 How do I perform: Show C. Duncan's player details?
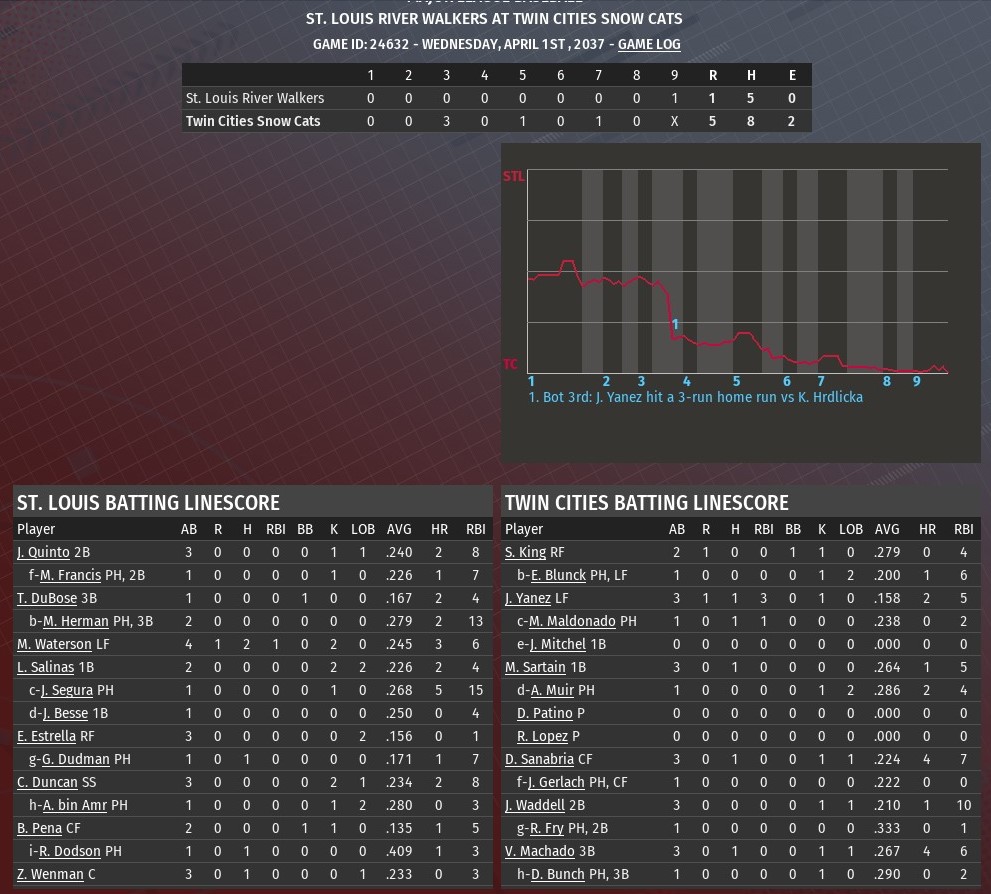[x=47, y=782]
